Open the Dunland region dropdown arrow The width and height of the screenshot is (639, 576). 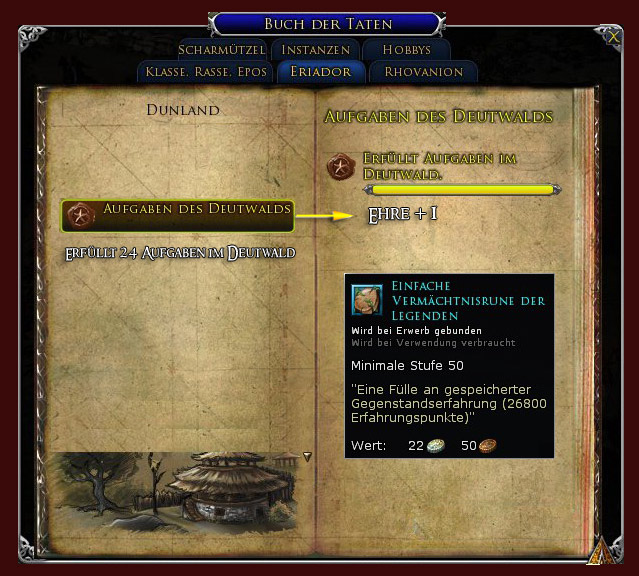[x=307, y=456]
